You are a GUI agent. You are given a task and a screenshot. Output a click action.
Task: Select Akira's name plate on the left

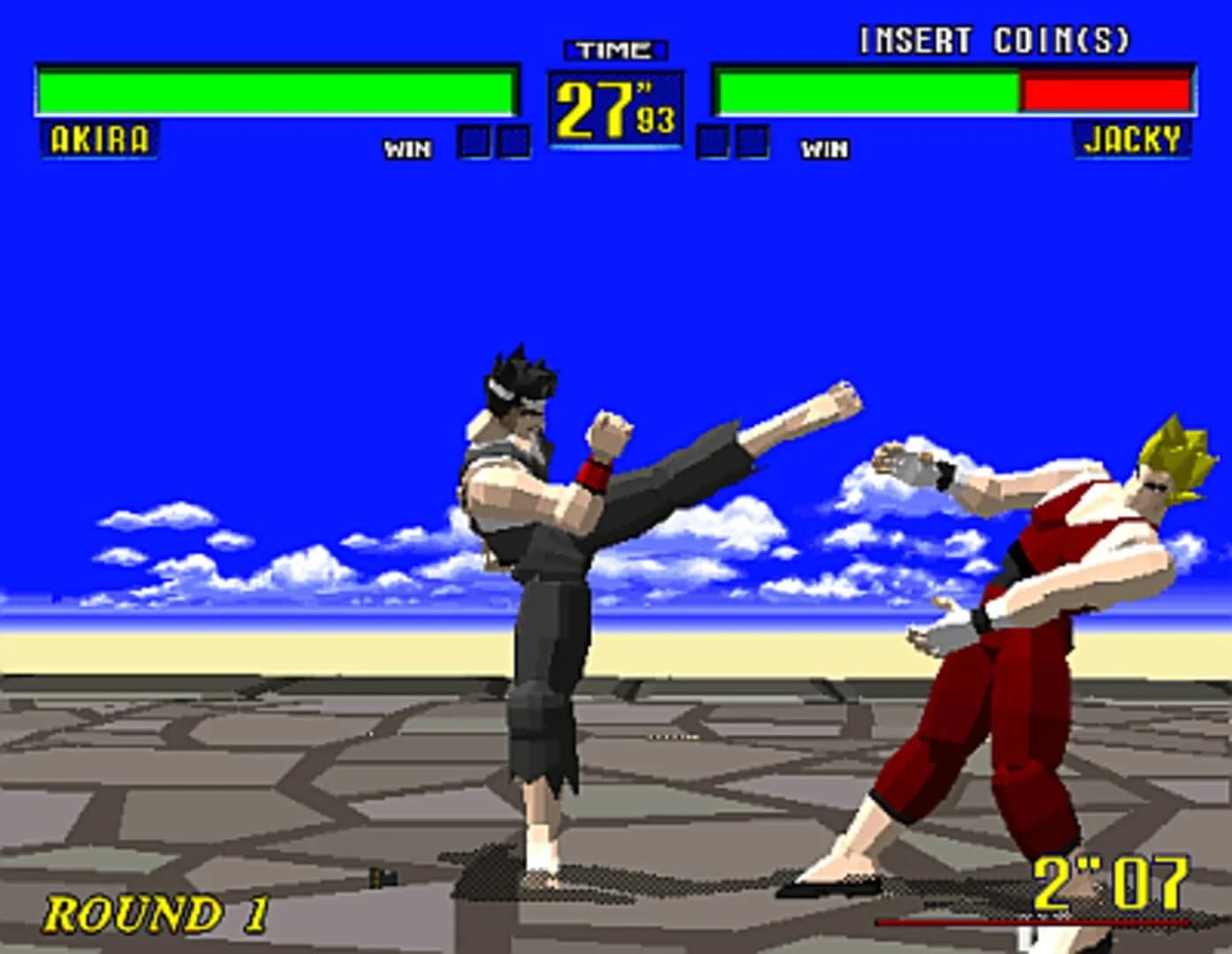[100, 137]
